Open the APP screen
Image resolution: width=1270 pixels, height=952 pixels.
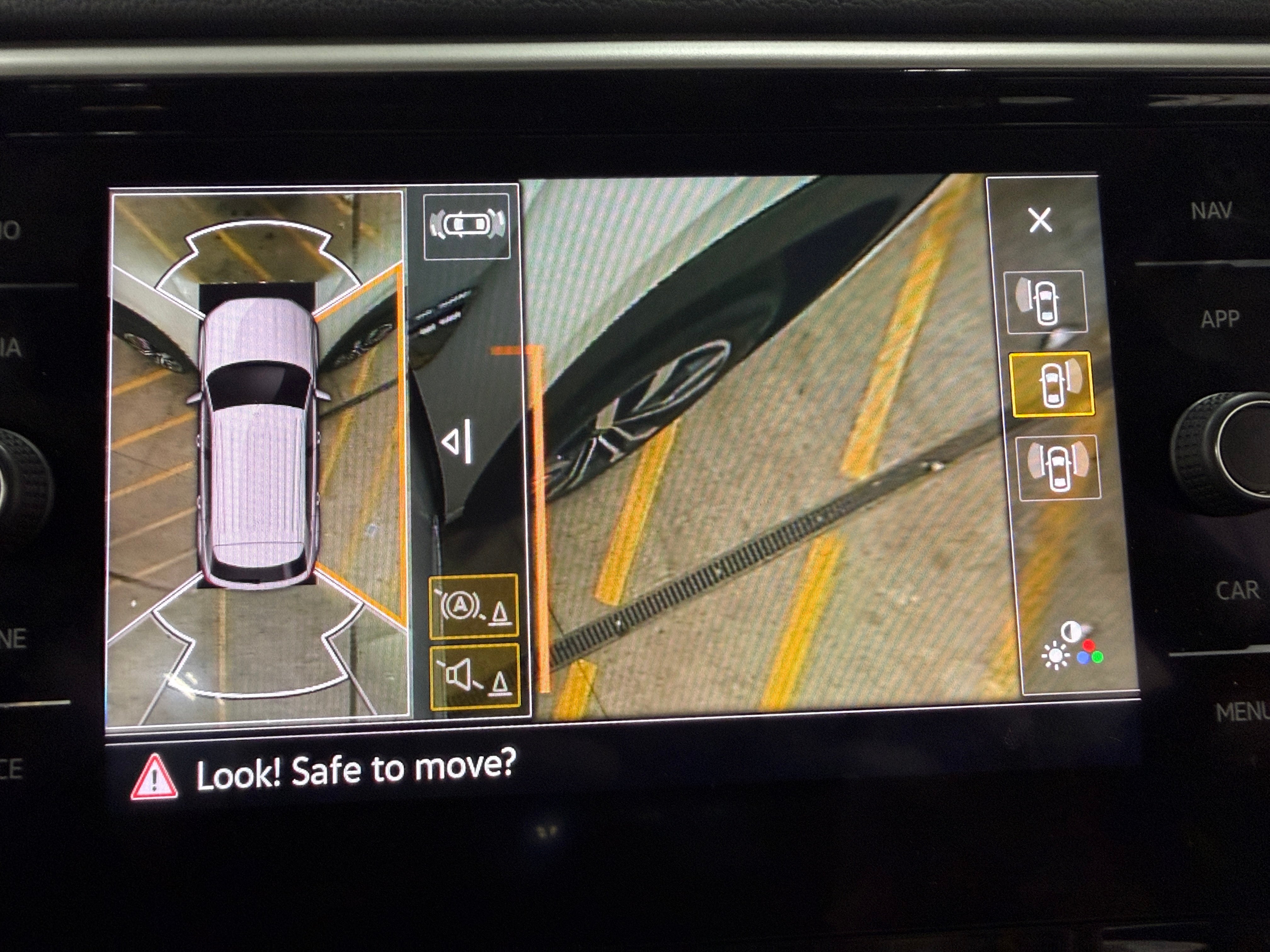coord(1220,319)
